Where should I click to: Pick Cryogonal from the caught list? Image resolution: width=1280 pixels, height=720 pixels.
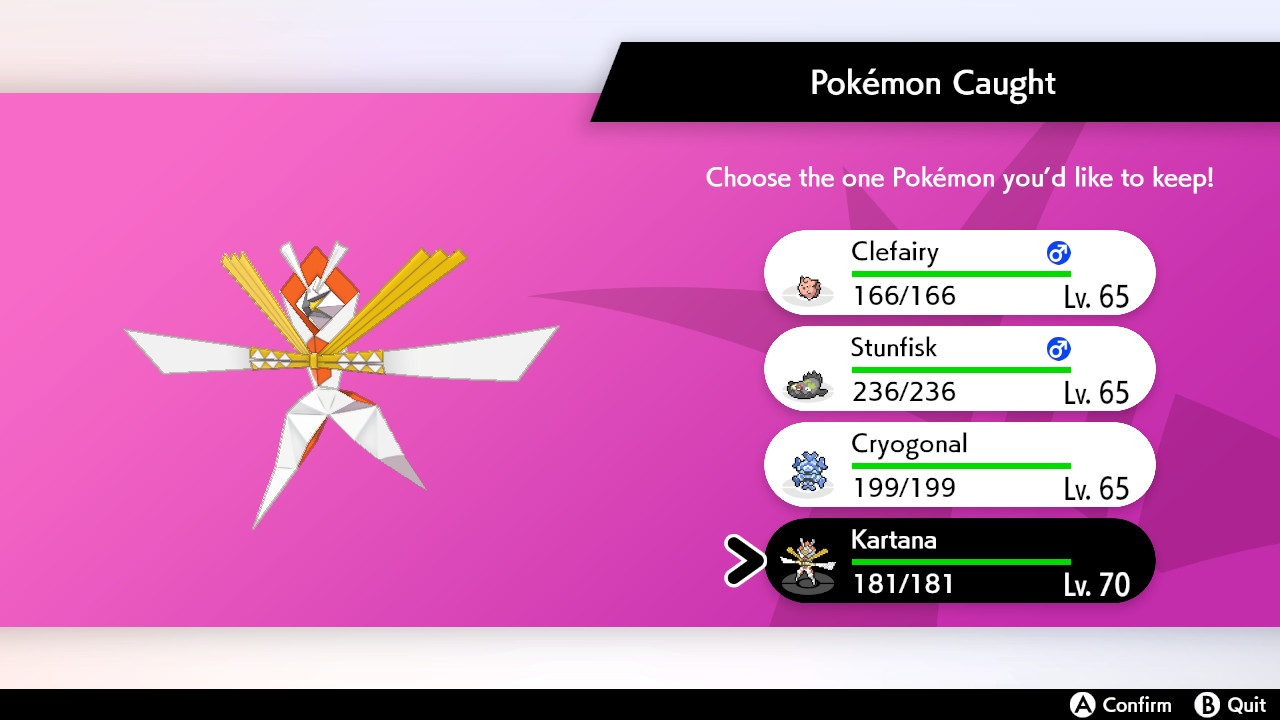[959, 465]
